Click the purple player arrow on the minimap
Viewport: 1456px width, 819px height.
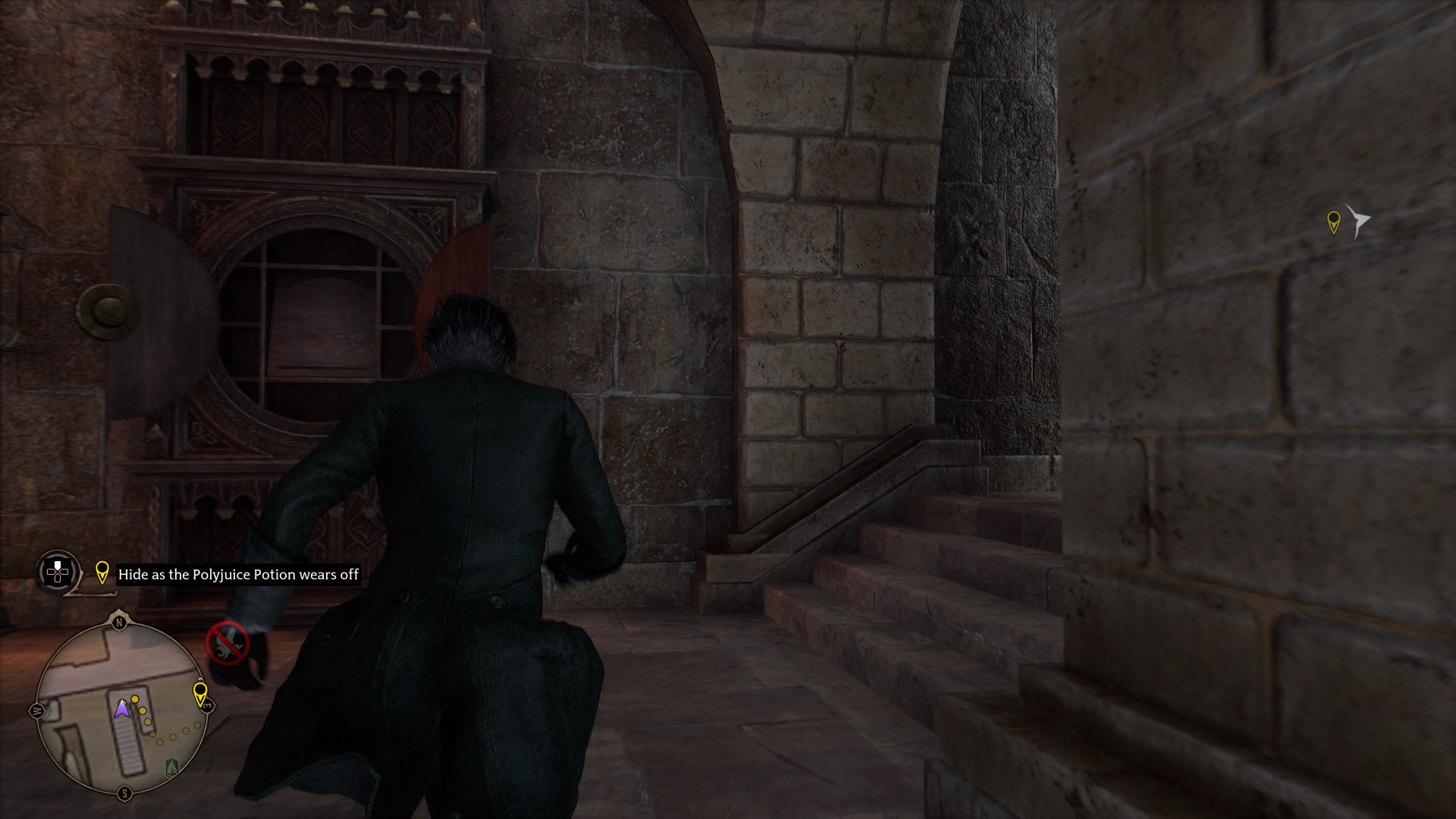pos(122,708)
